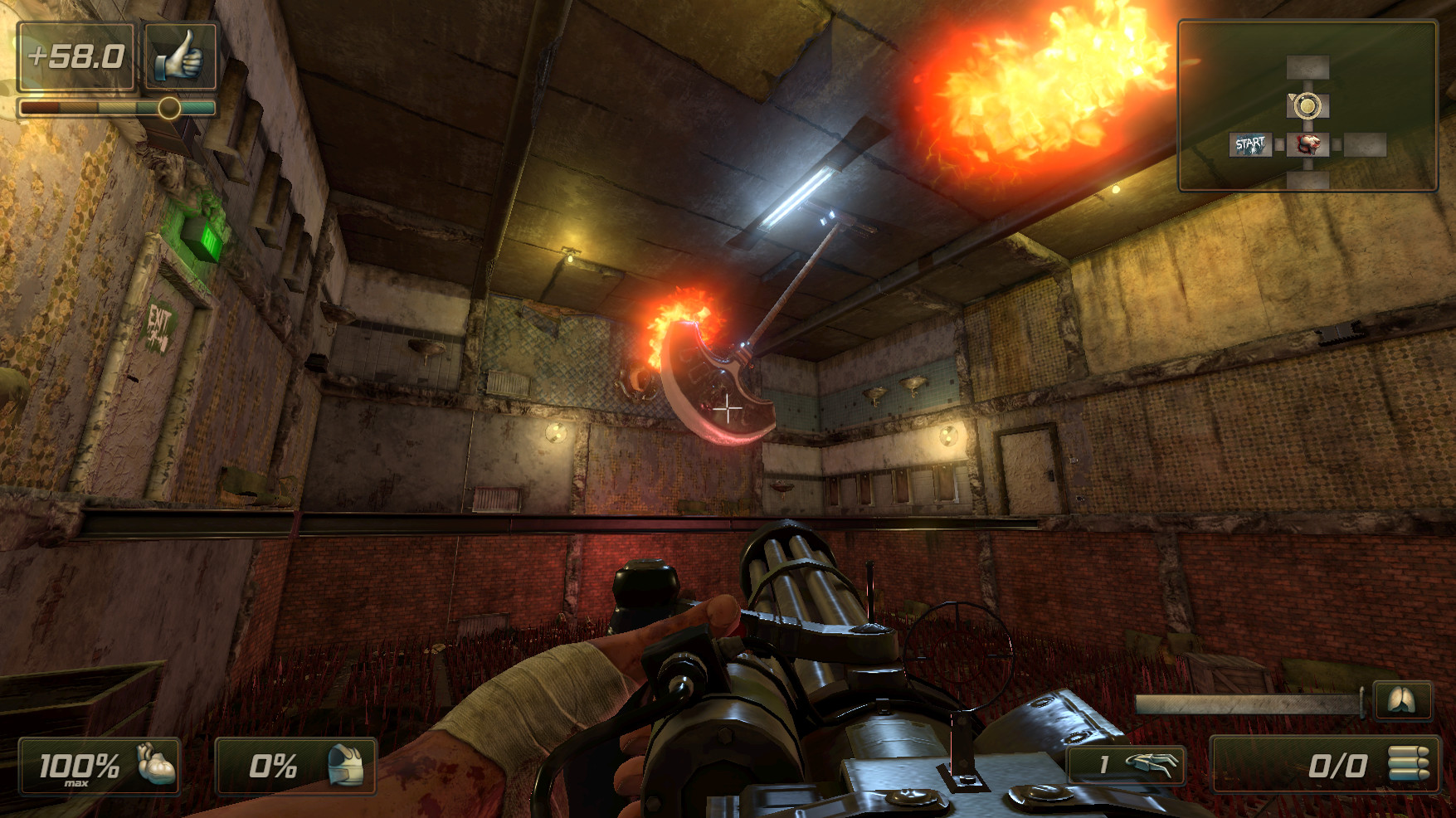Click the START room tile on the minimap

click(1250, 143)
